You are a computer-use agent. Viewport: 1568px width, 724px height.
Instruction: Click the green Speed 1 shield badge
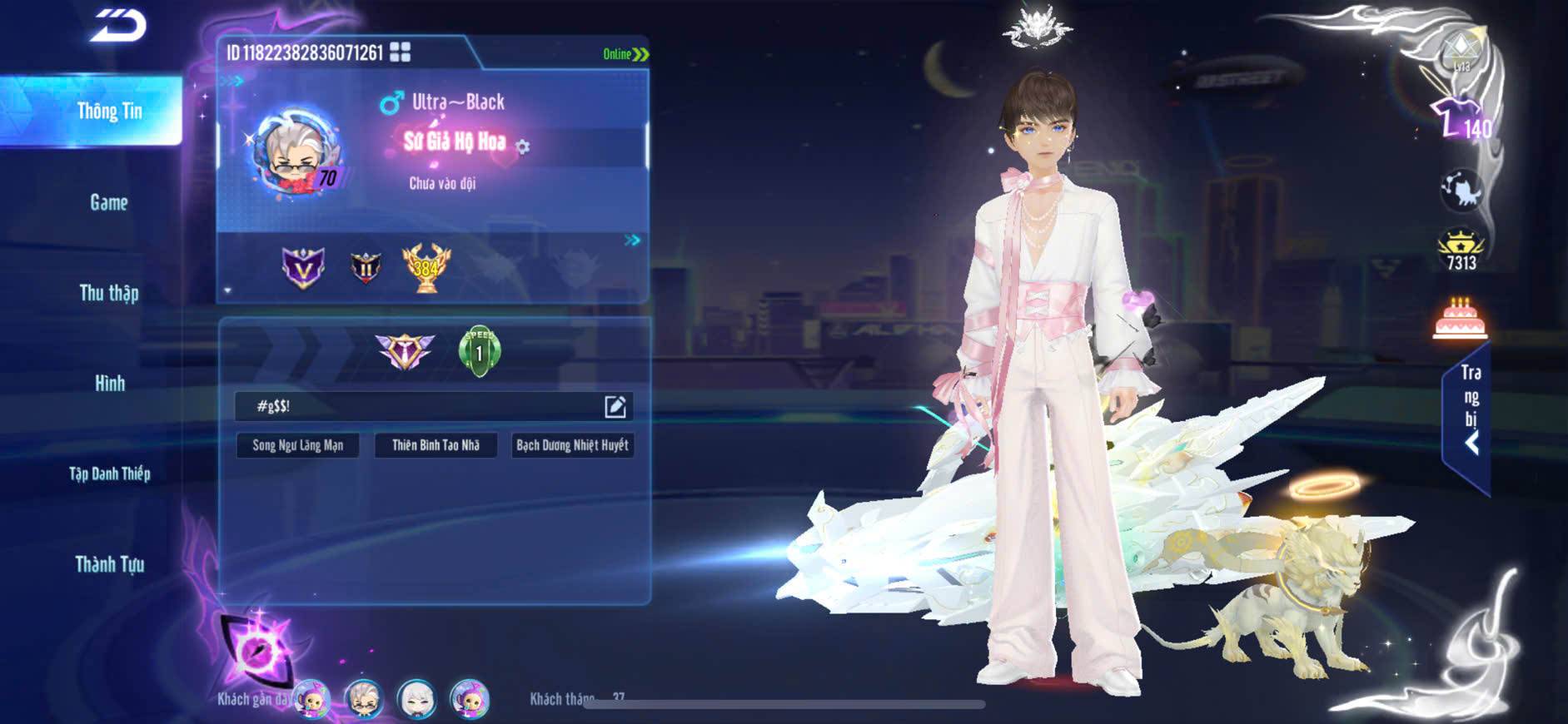tap(480, 351)
